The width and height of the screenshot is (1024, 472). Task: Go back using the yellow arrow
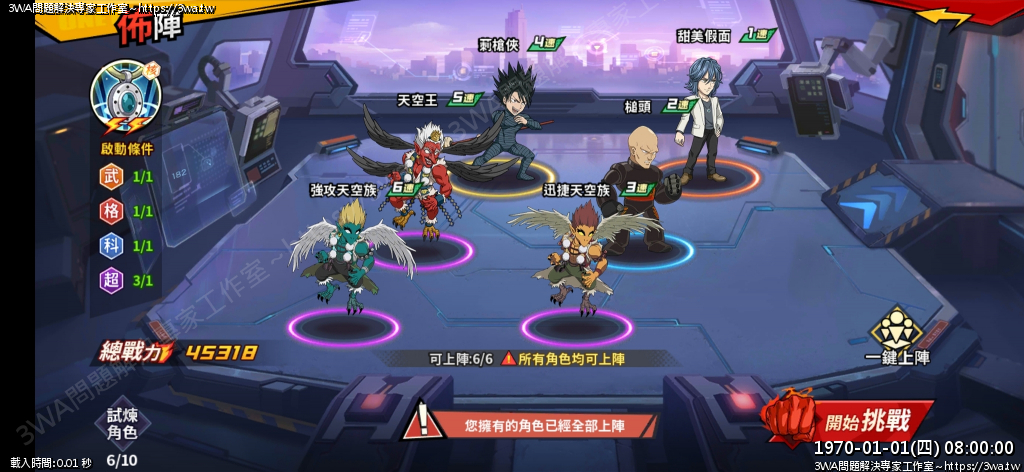[944, 17]
